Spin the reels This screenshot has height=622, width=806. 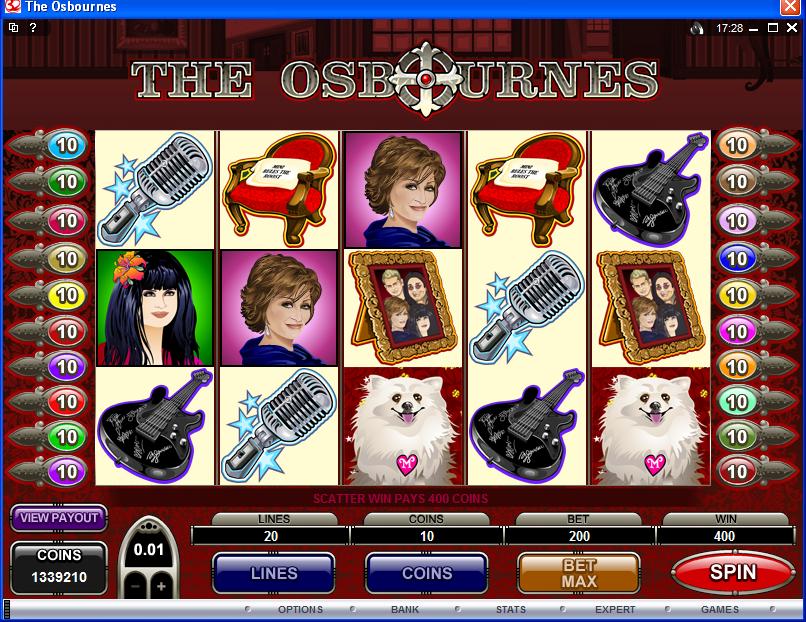coord(733,573)
